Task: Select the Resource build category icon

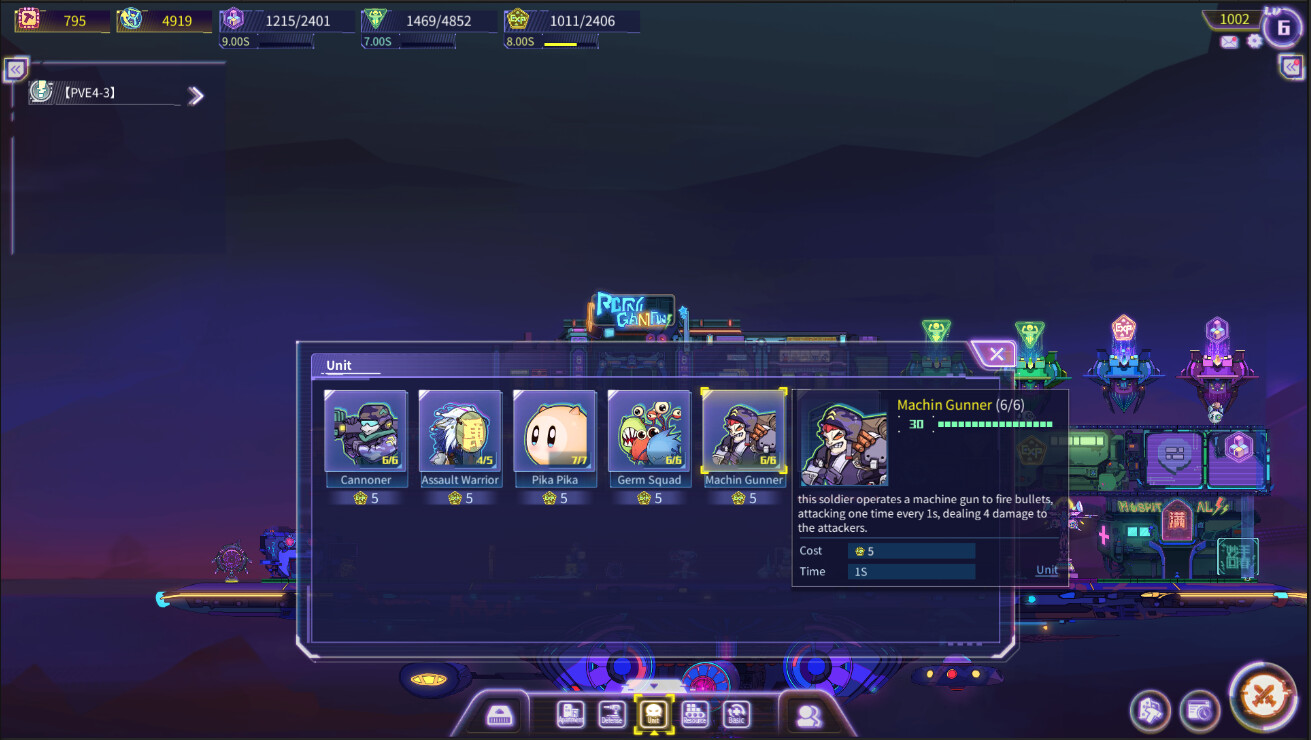Action: tap(695, 713)
